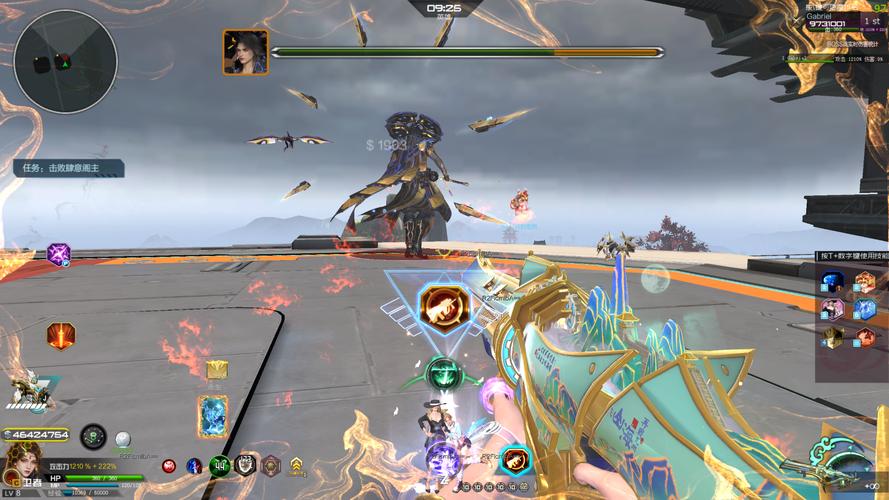Click the red circular buff icon
The height and width of the screenshot is (500, 889).
[169, 466]
